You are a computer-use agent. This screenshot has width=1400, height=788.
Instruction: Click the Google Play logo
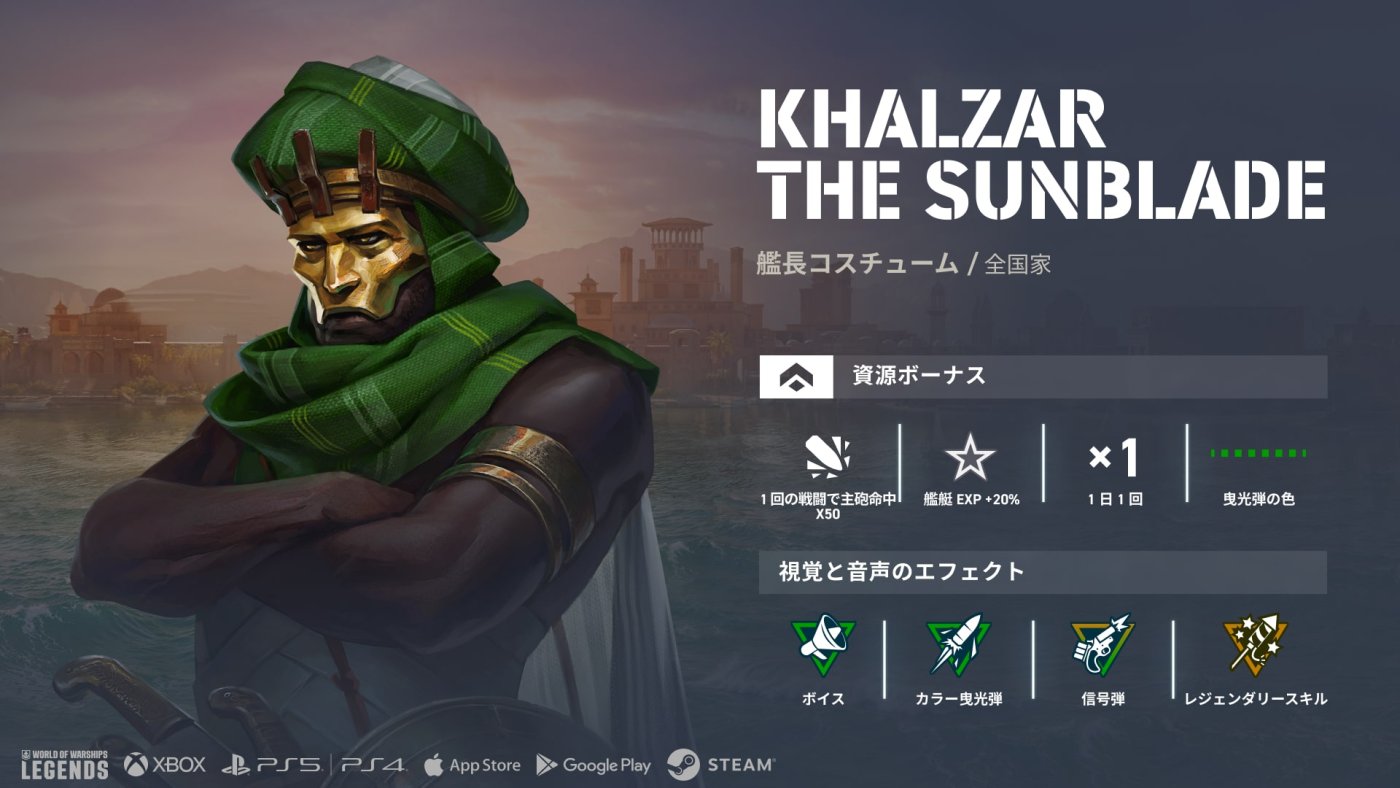594,765
